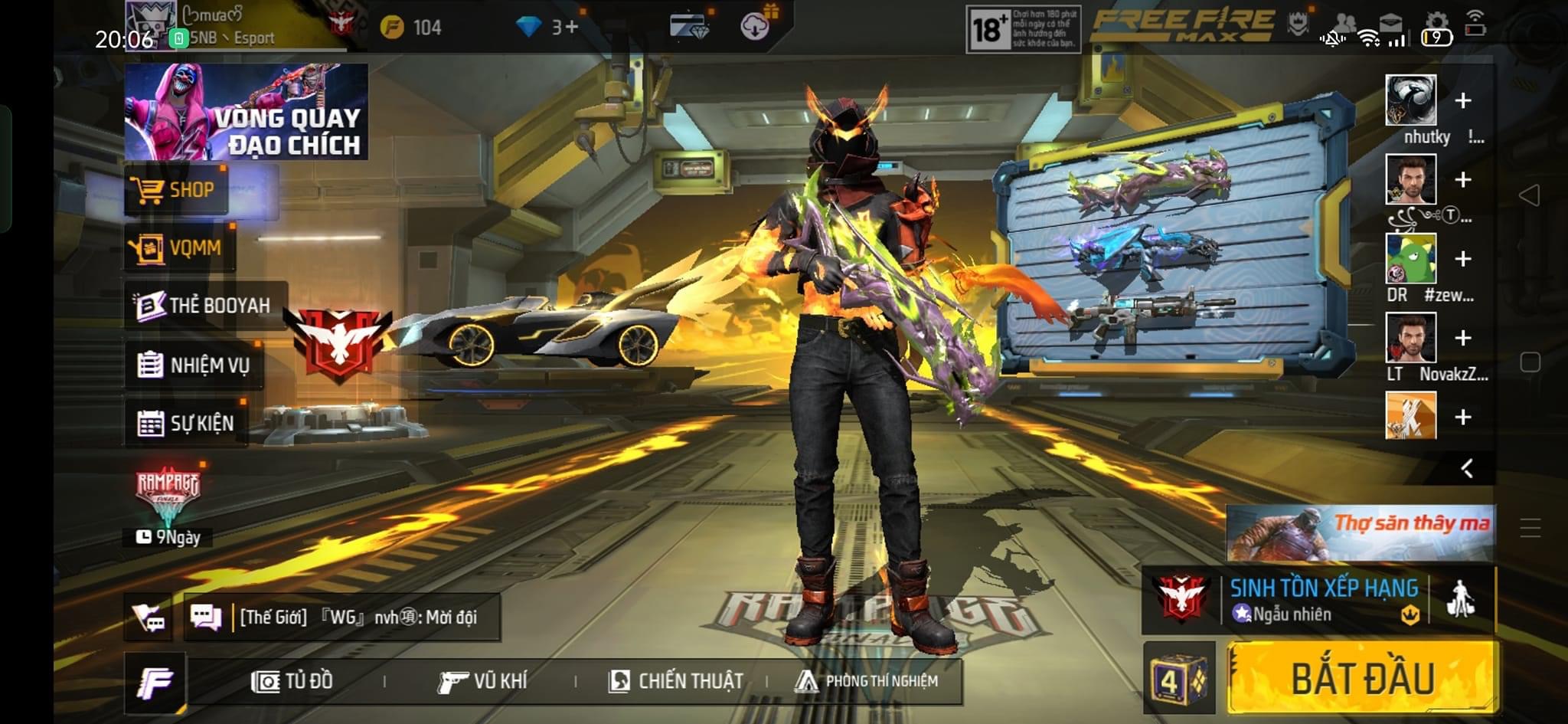Open CHIẾN THUẬT tactics section

676,681
